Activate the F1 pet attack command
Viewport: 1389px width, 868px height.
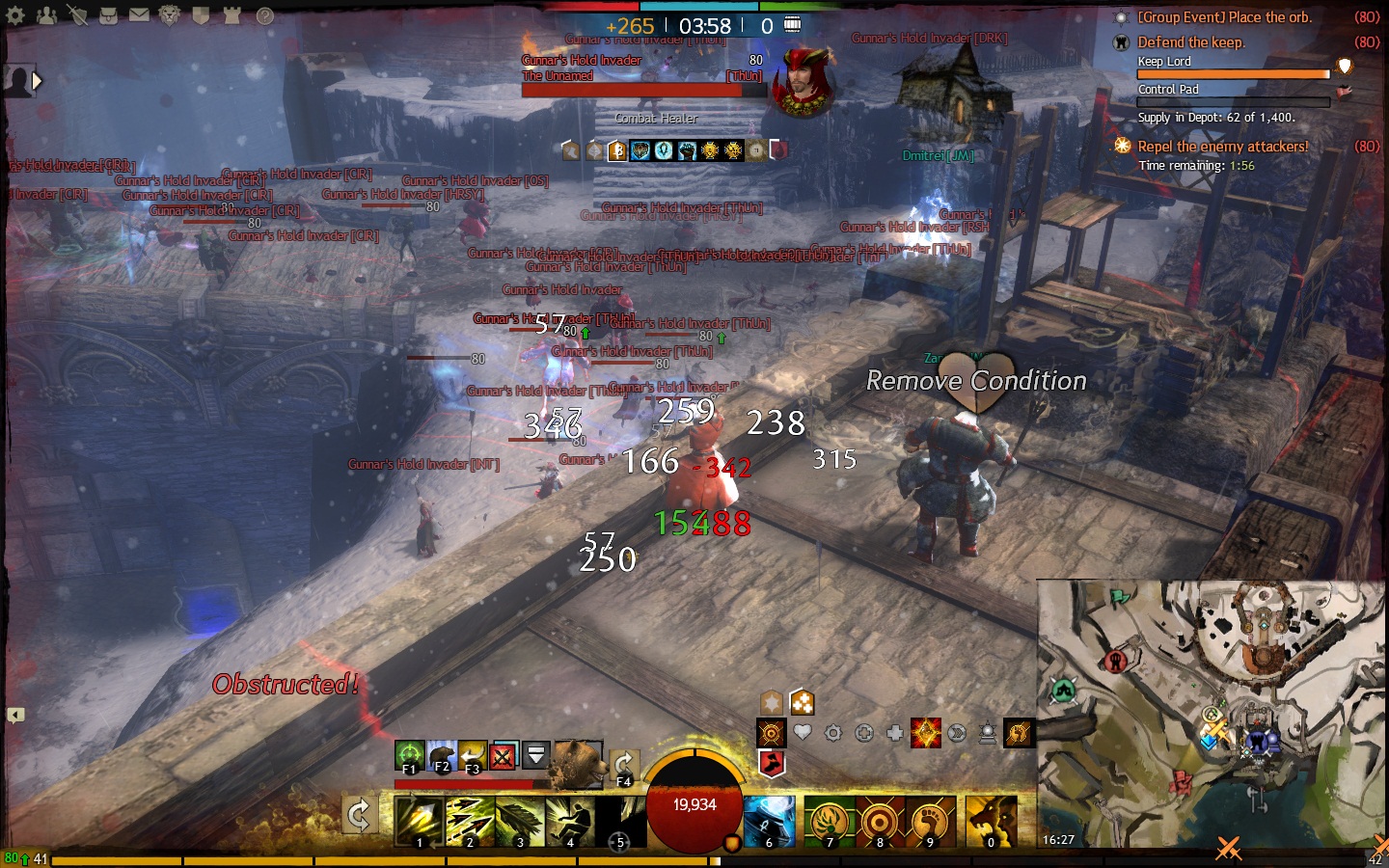pyautogui.click(x=409, y=755)
